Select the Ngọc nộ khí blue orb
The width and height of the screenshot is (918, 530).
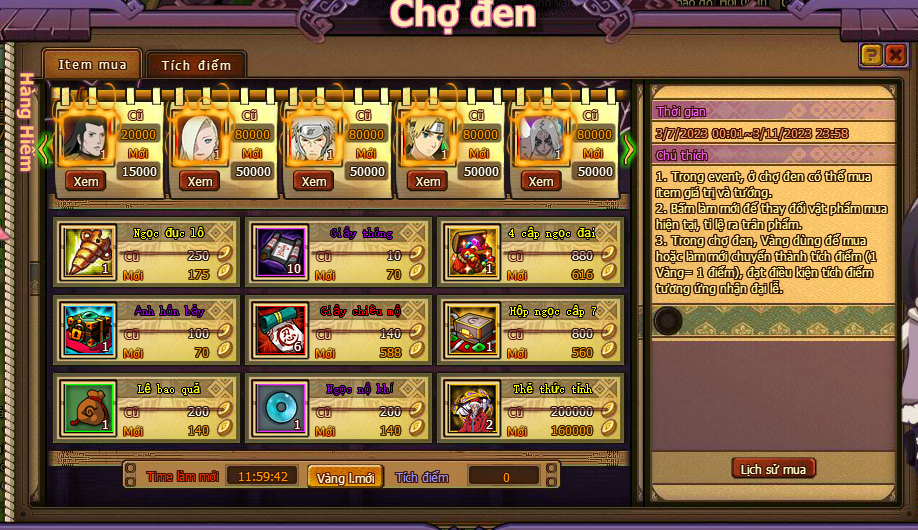[x=279, y=408]
